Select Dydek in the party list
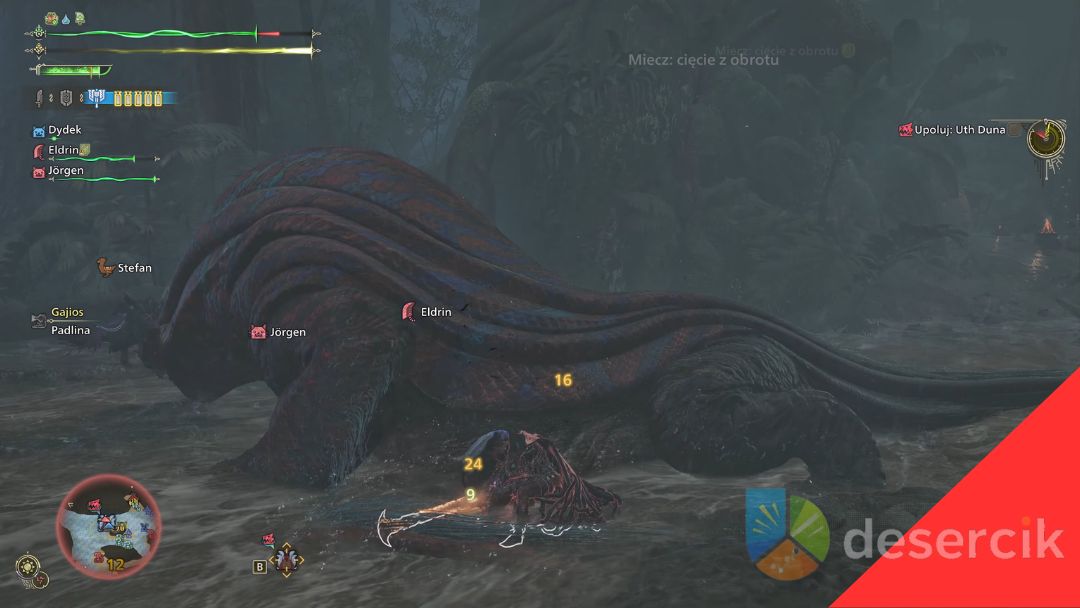The width and height of the screenshot is (1080, 608). pyautogui.click(x=64, y=130)
